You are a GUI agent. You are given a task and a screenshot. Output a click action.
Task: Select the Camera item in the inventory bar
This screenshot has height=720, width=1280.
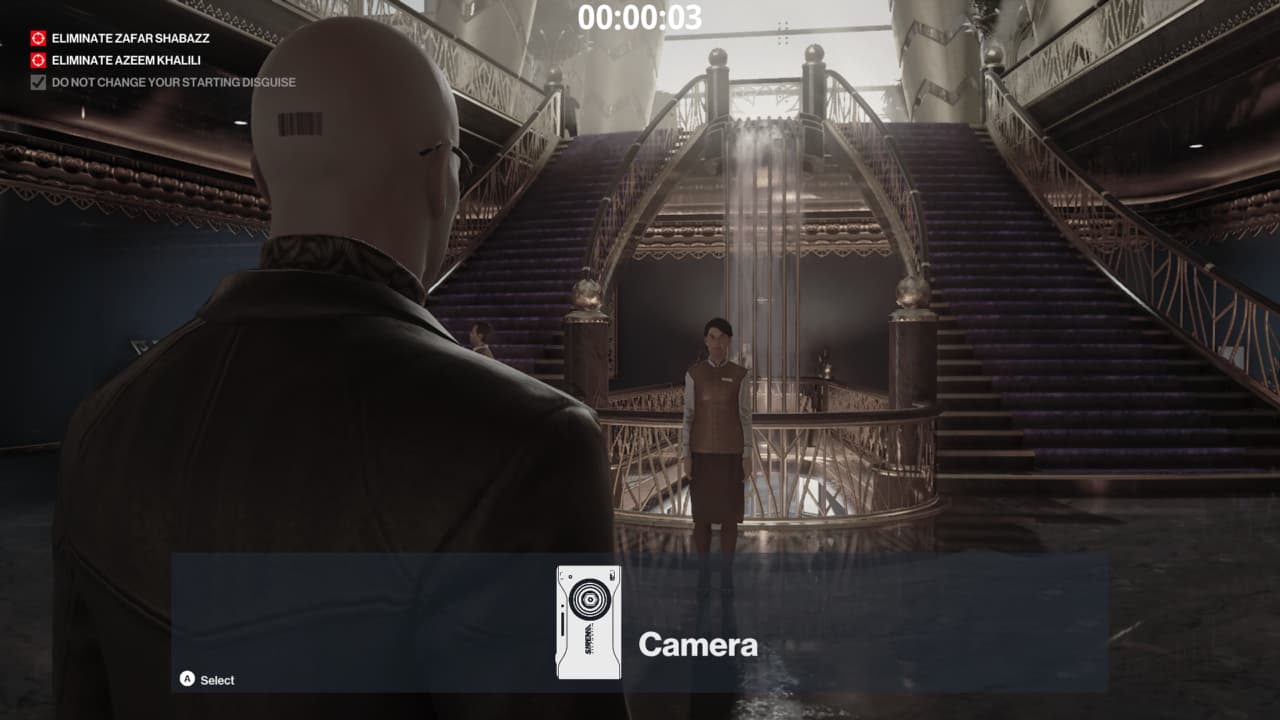click(x=589, y=622)
